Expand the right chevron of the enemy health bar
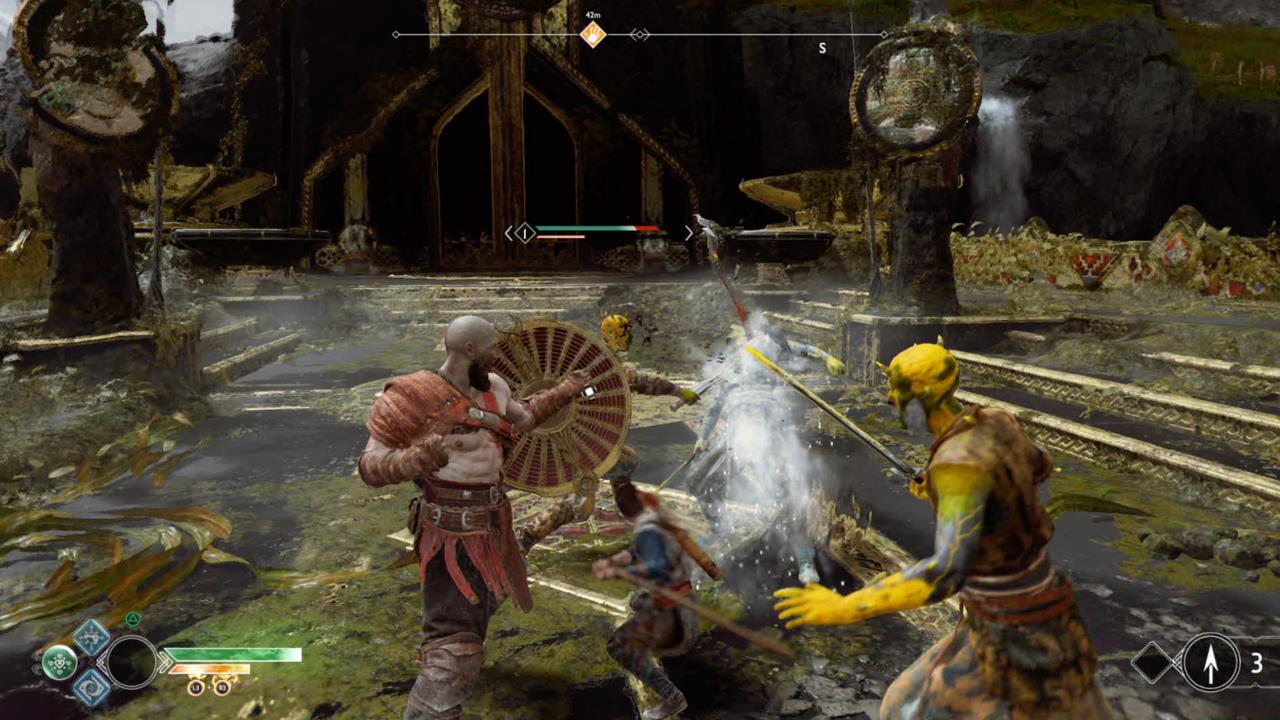1280x720 pixels. (x=690, y=232)
